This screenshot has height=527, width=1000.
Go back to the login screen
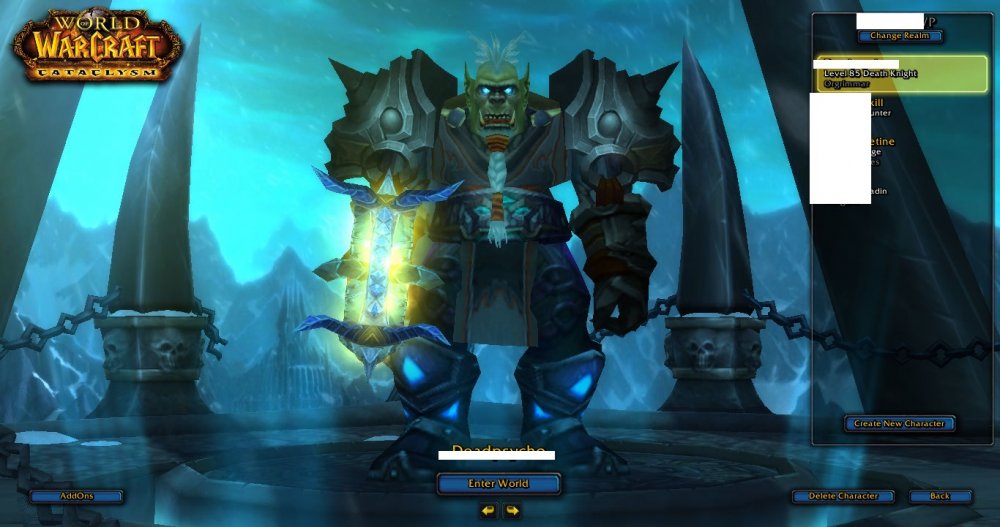pyautogui.click(x=940, y=496)
